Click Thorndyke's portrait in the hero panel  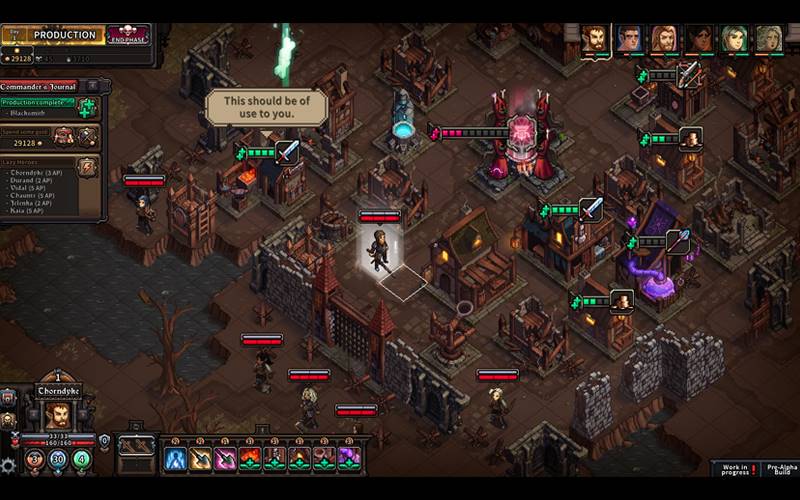57,415
